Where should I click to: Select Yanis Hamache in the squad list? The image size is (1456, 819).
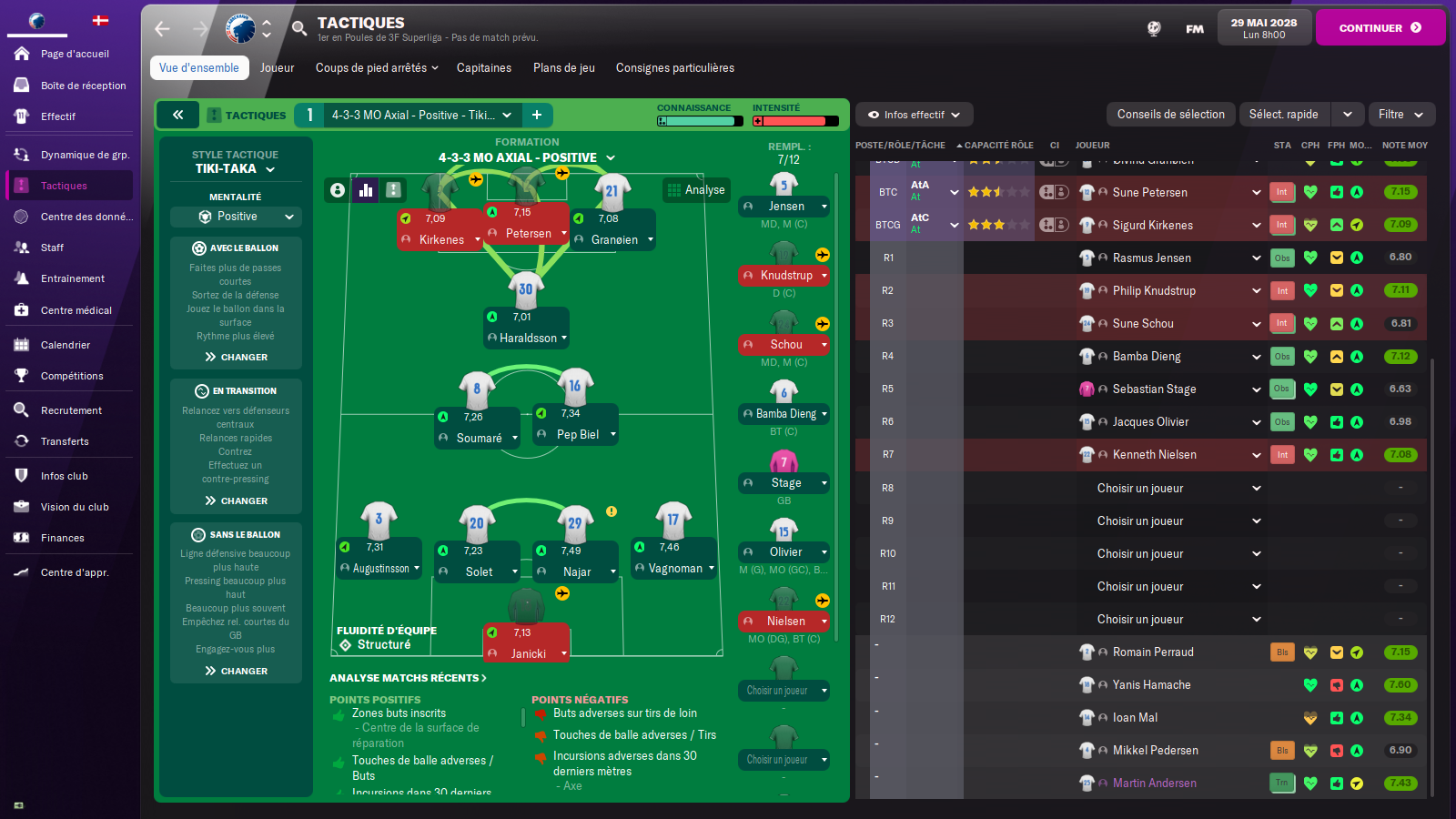[1151, 685]
